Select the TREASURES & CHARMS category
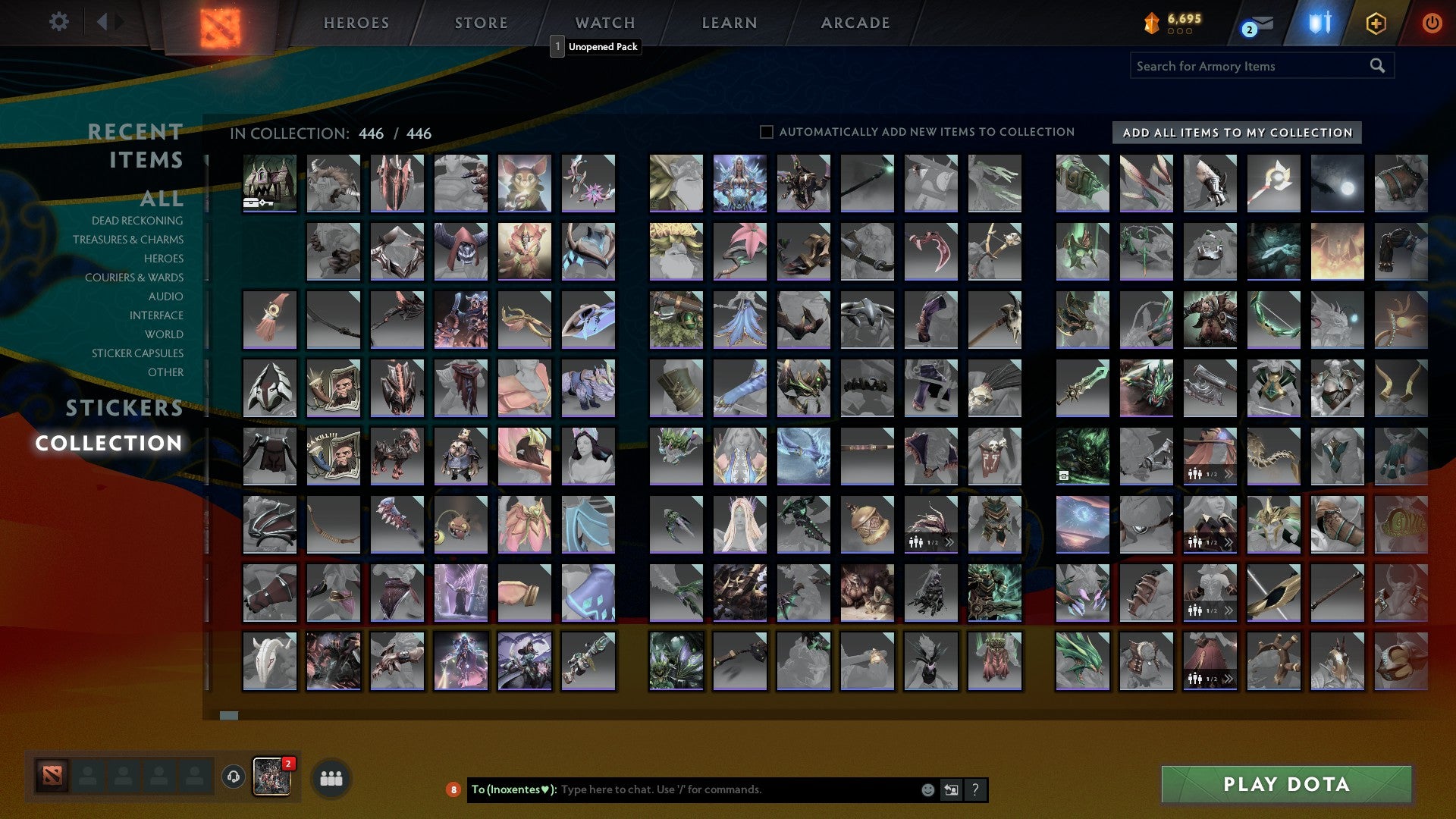 129,239
